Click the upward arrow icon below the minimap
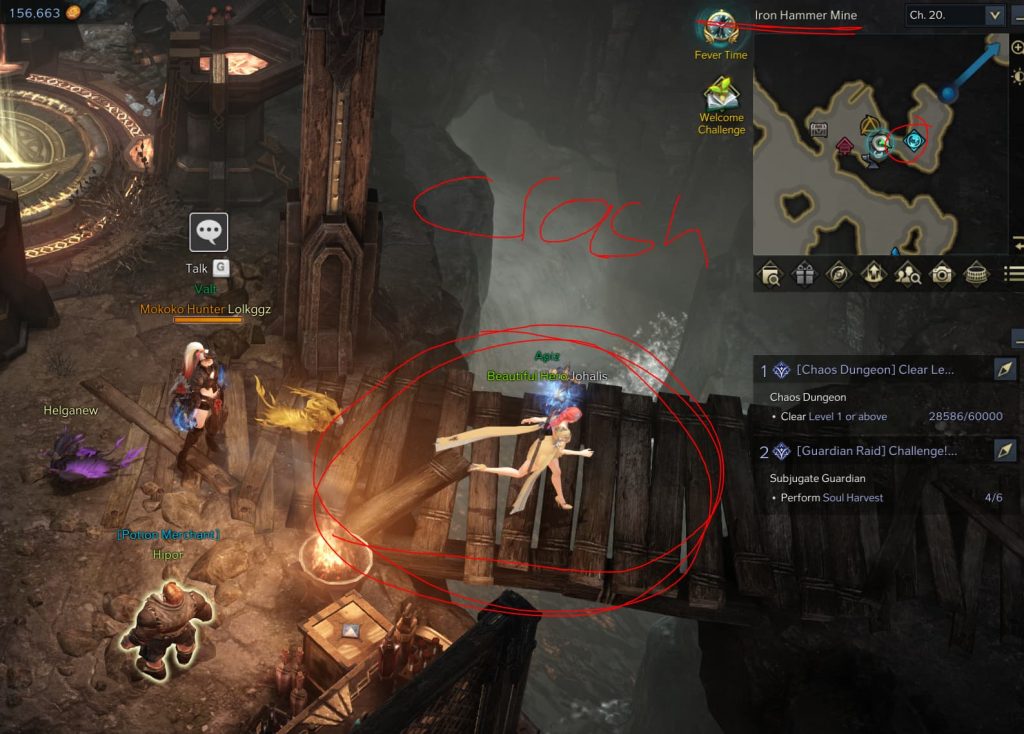The image size is (1024, 734). tap(872, 273)
